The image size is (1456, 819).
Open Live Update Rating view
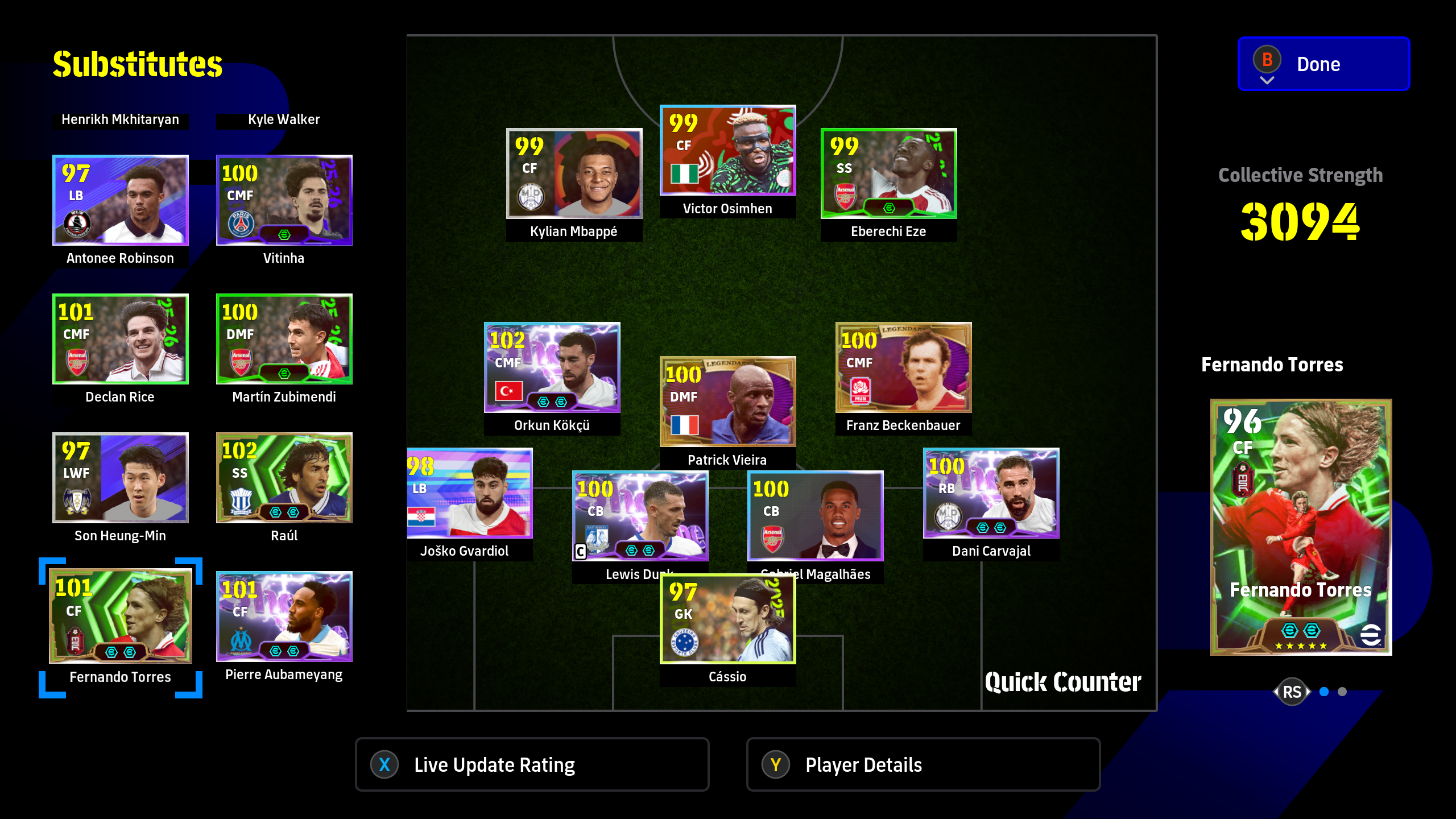click(532, 764)
